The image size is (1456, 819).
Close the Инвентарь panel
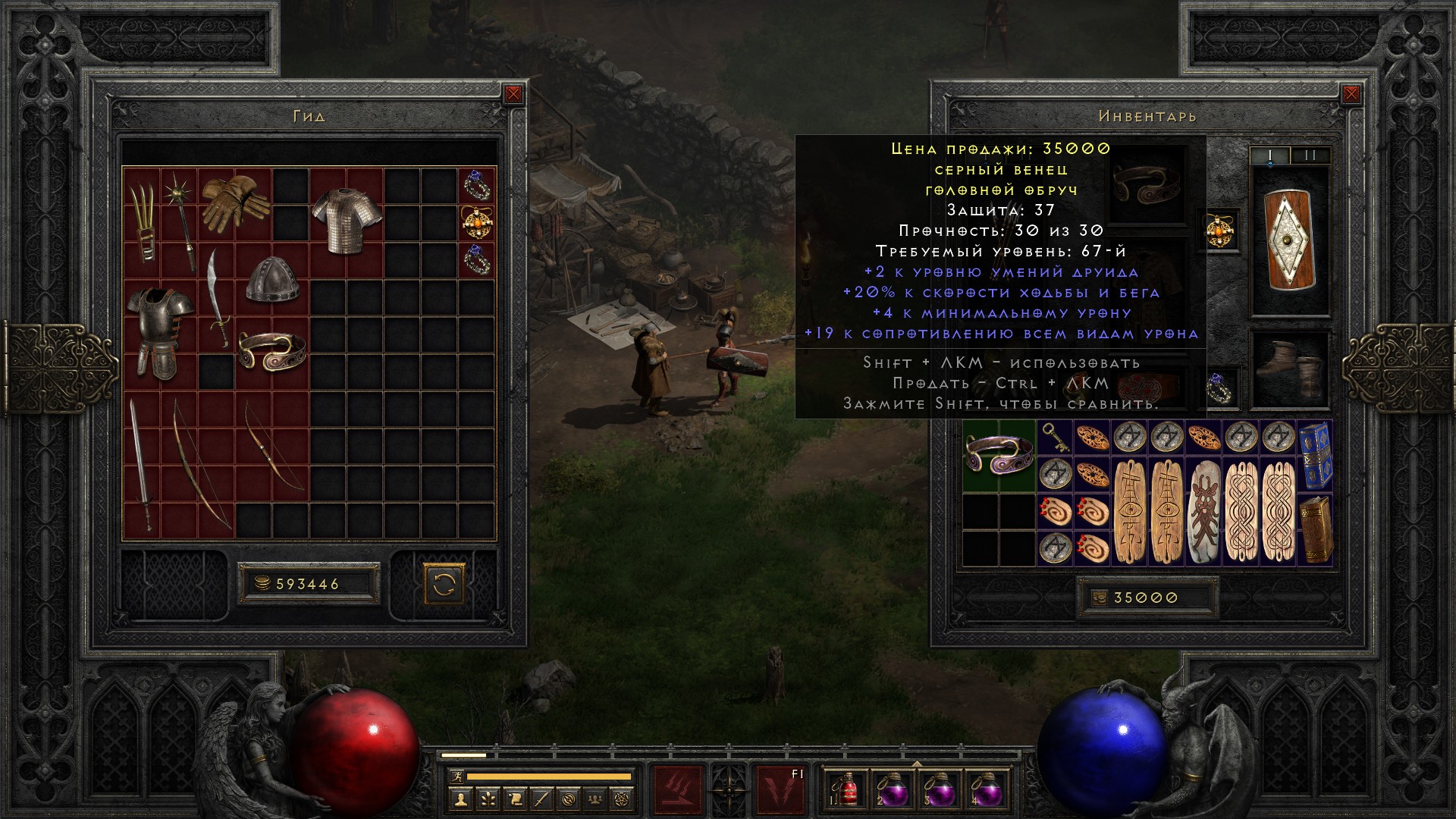[x=1351, y=94]
